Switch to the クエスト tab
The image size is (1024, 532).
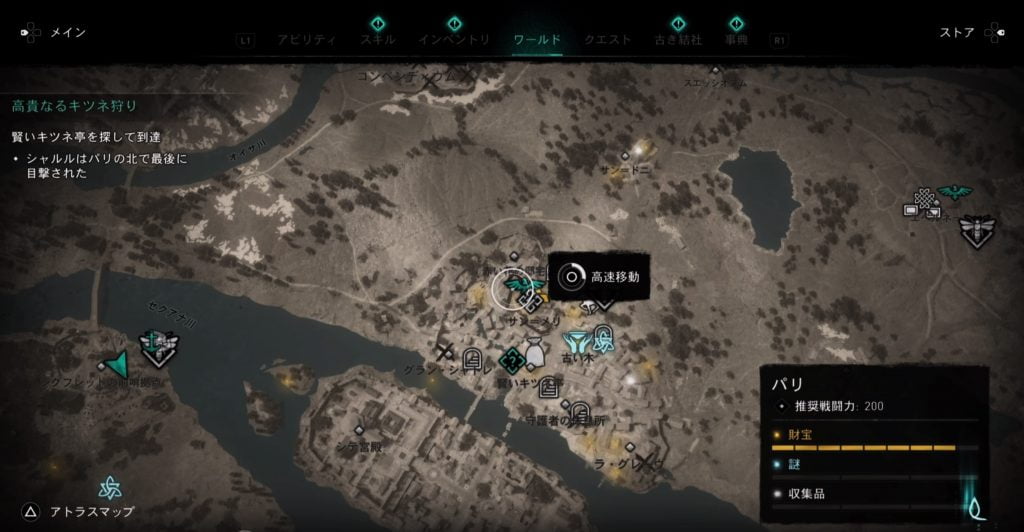pyautogui.click(x=607, y=40)
